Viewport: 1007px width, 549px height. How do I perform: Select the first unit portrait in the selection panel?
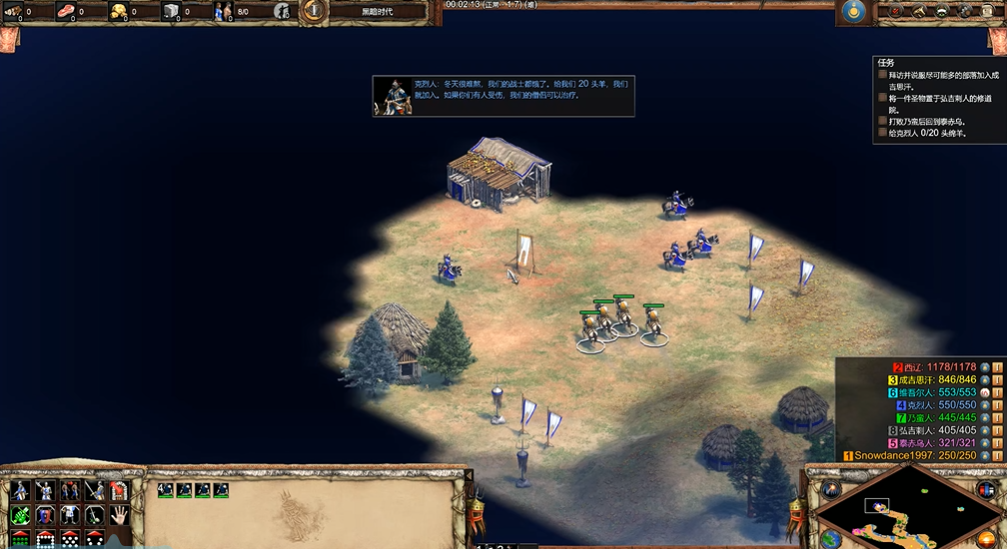(x=166, y=490)
